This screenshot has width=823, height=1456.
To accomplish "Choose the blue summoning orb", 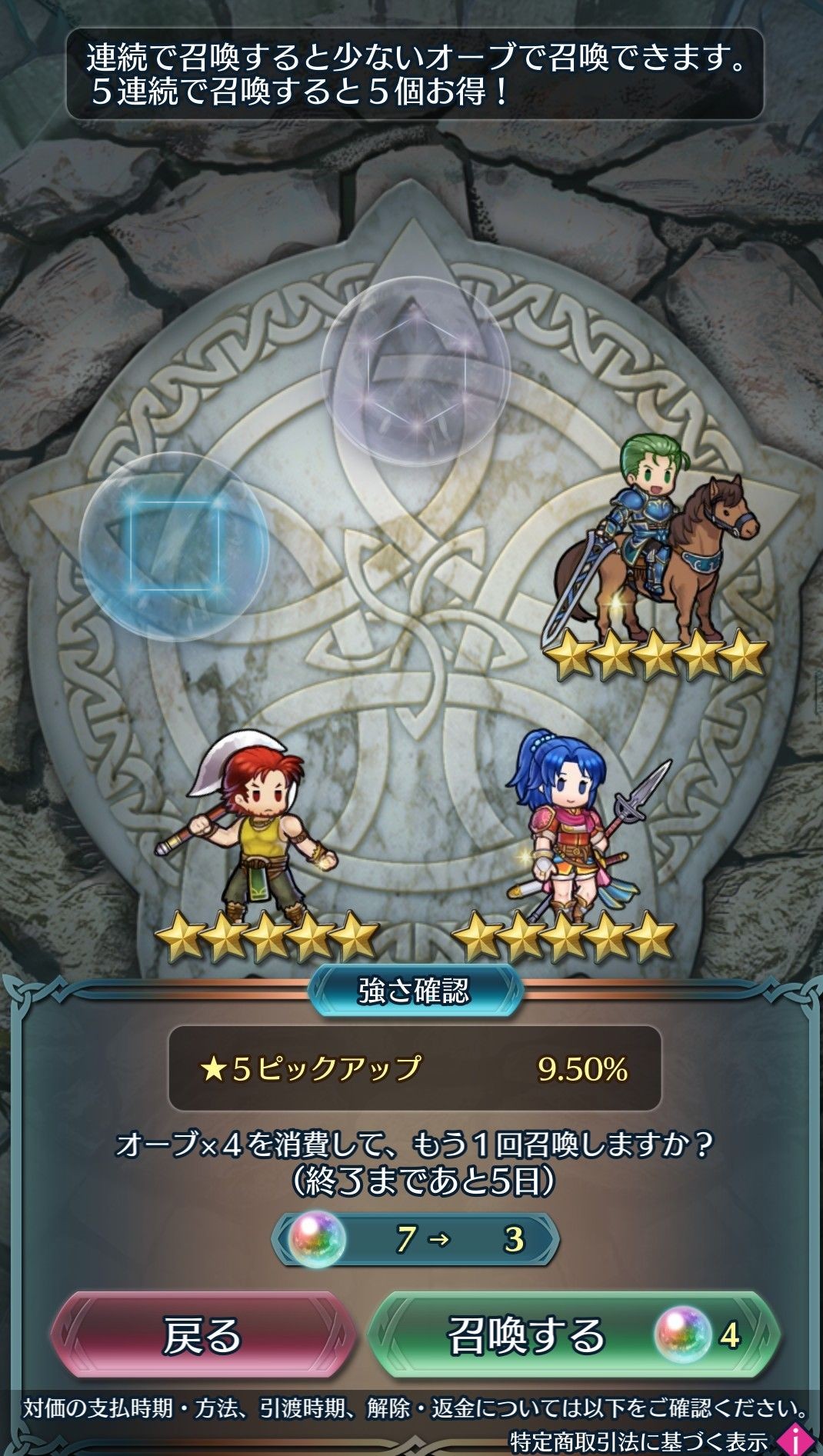I will point(174,546).
